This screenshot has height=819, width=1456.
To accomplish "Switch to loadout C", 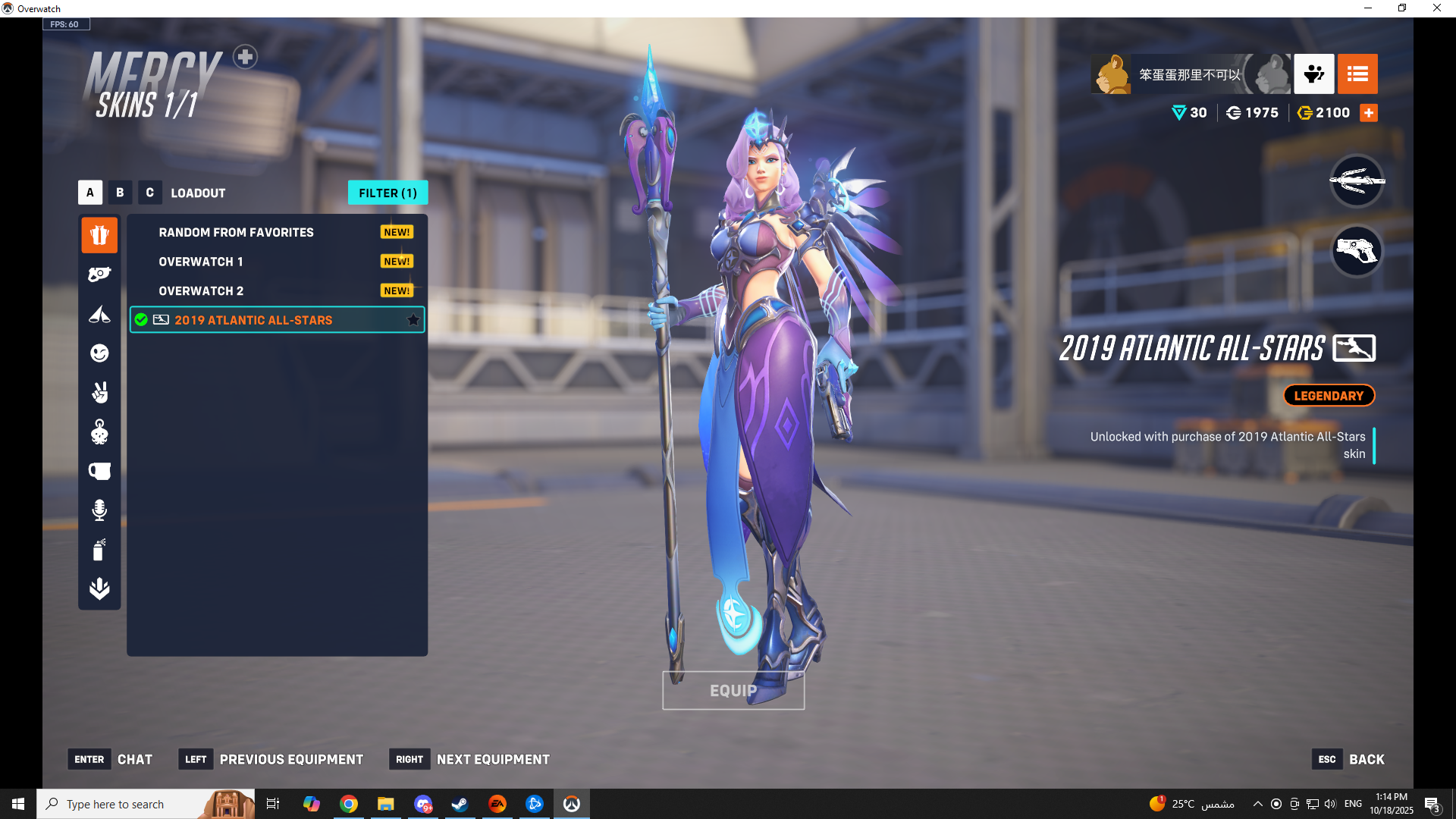I will coord(149,193).
